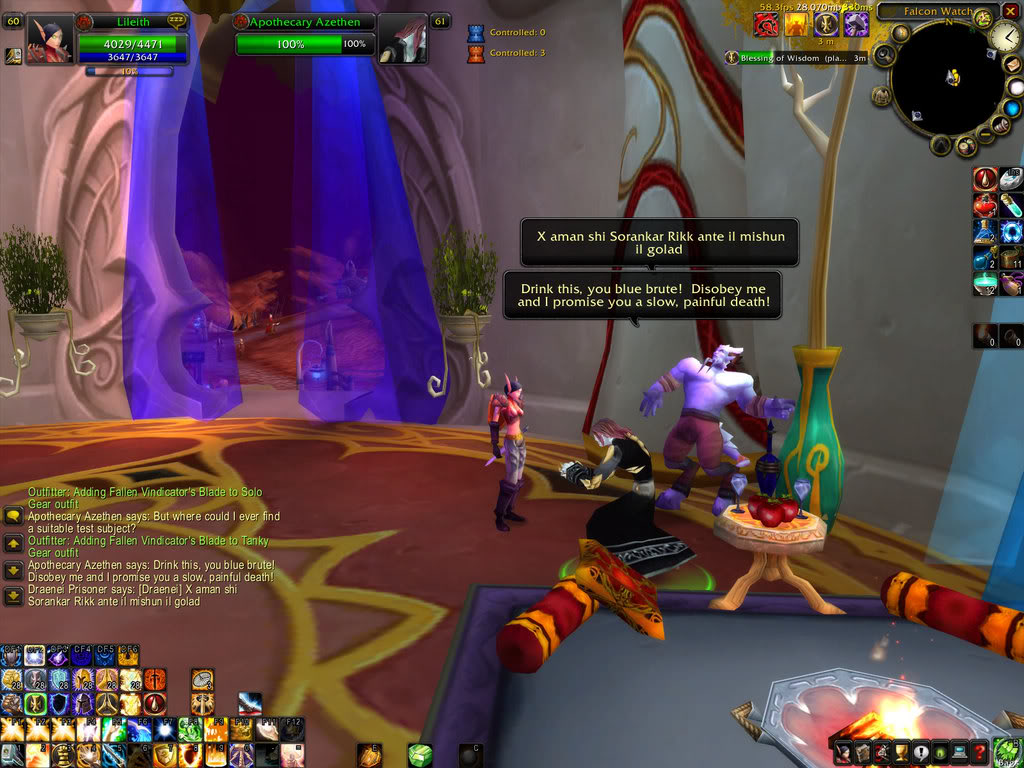Activate the F7 bright blue flash spell
The width and height of the screenshot is (1024, 768).
point(165,731)
